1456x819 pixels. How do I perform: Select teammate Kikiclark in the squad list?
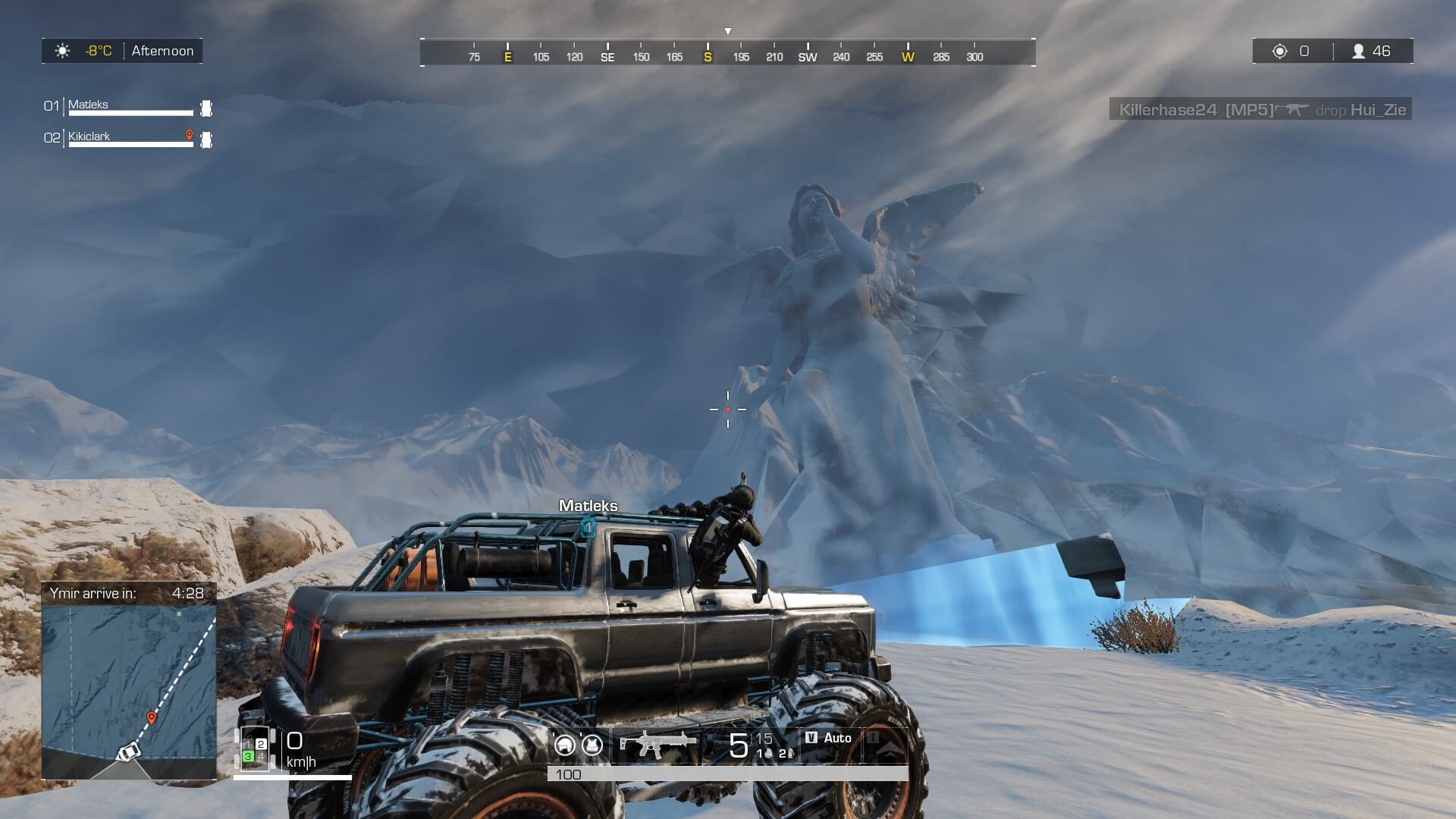[89, 136]
